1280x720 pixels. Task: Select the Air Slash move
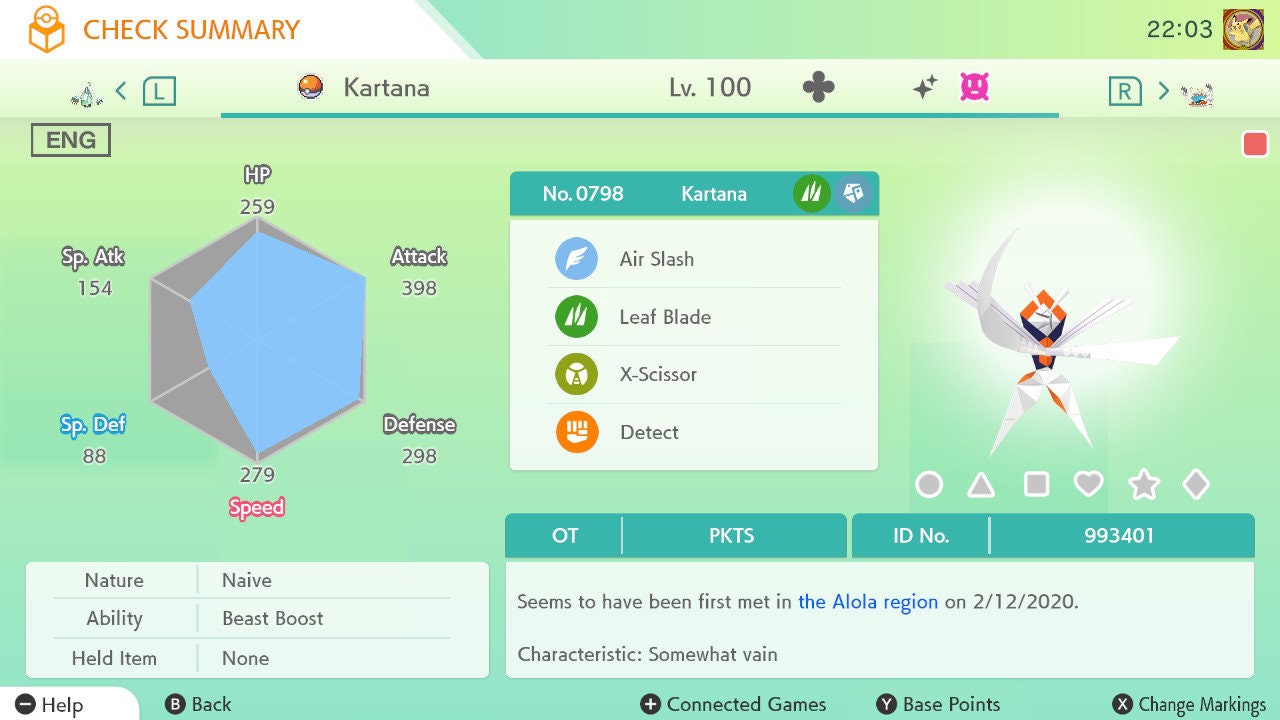(656, 259)
